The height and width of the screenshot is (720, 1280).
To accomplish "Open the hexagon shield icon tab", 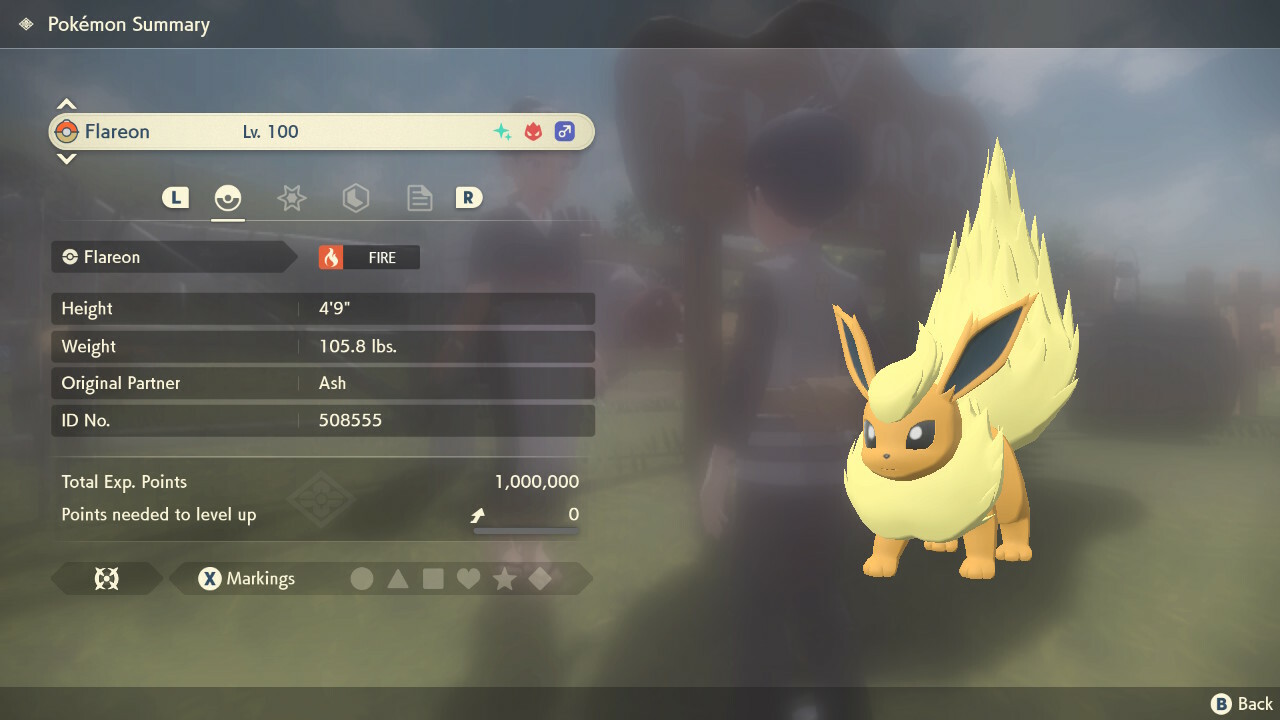I will [x=355, y=198].
